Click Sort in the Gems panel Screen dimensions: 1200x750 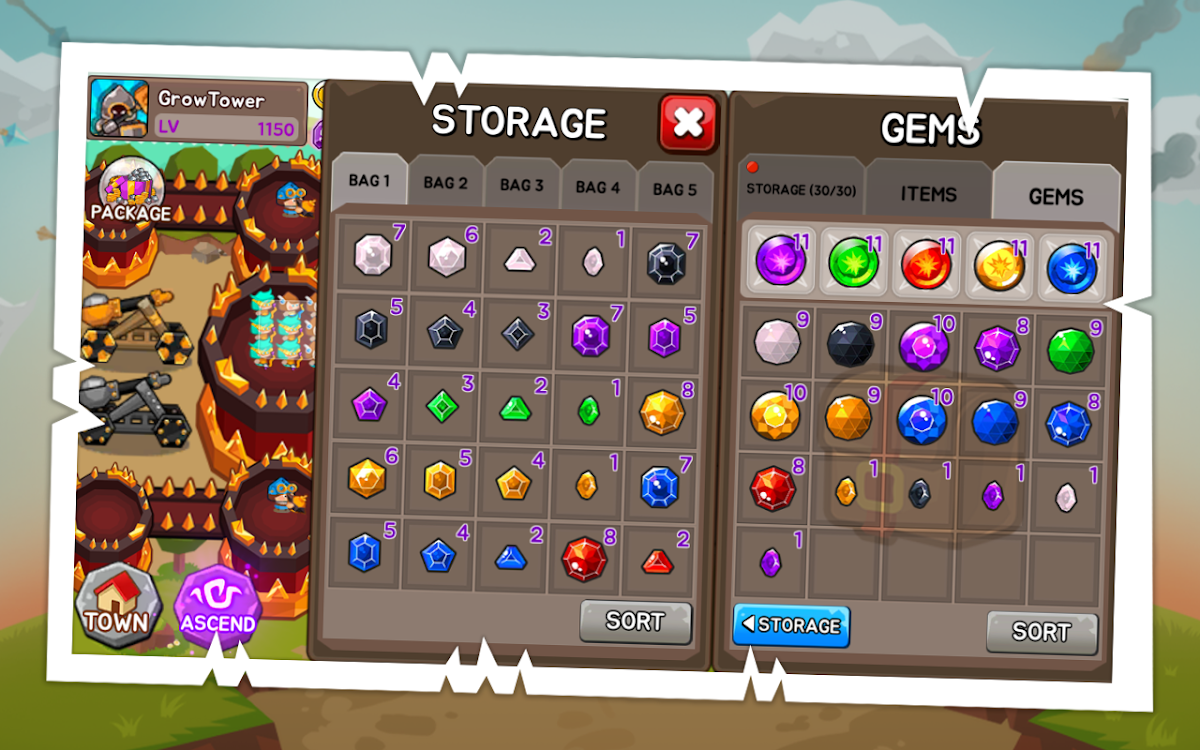1041,632
